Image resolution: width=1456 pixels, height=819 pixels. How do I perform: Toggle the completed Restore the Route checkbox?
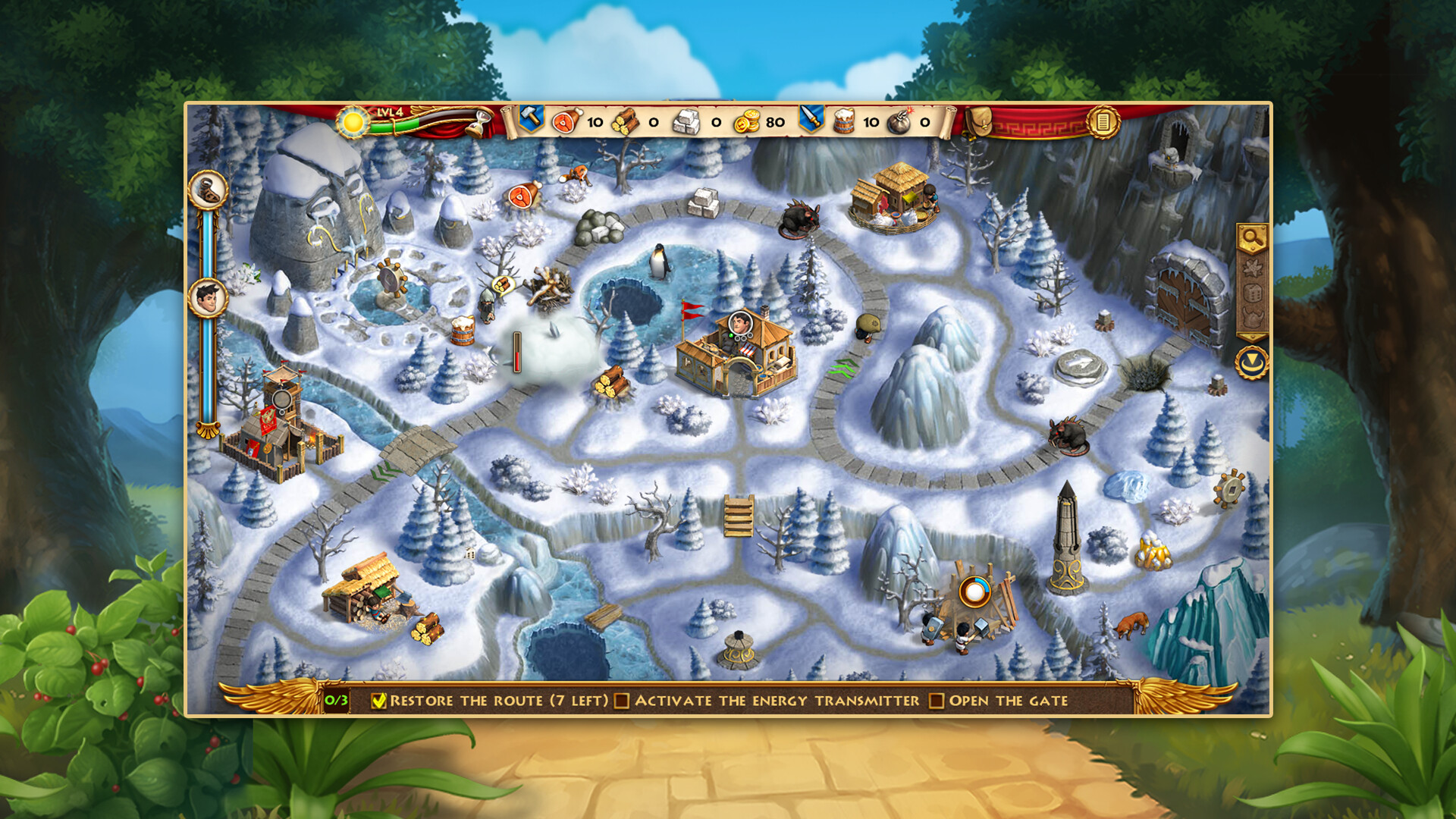379,702
